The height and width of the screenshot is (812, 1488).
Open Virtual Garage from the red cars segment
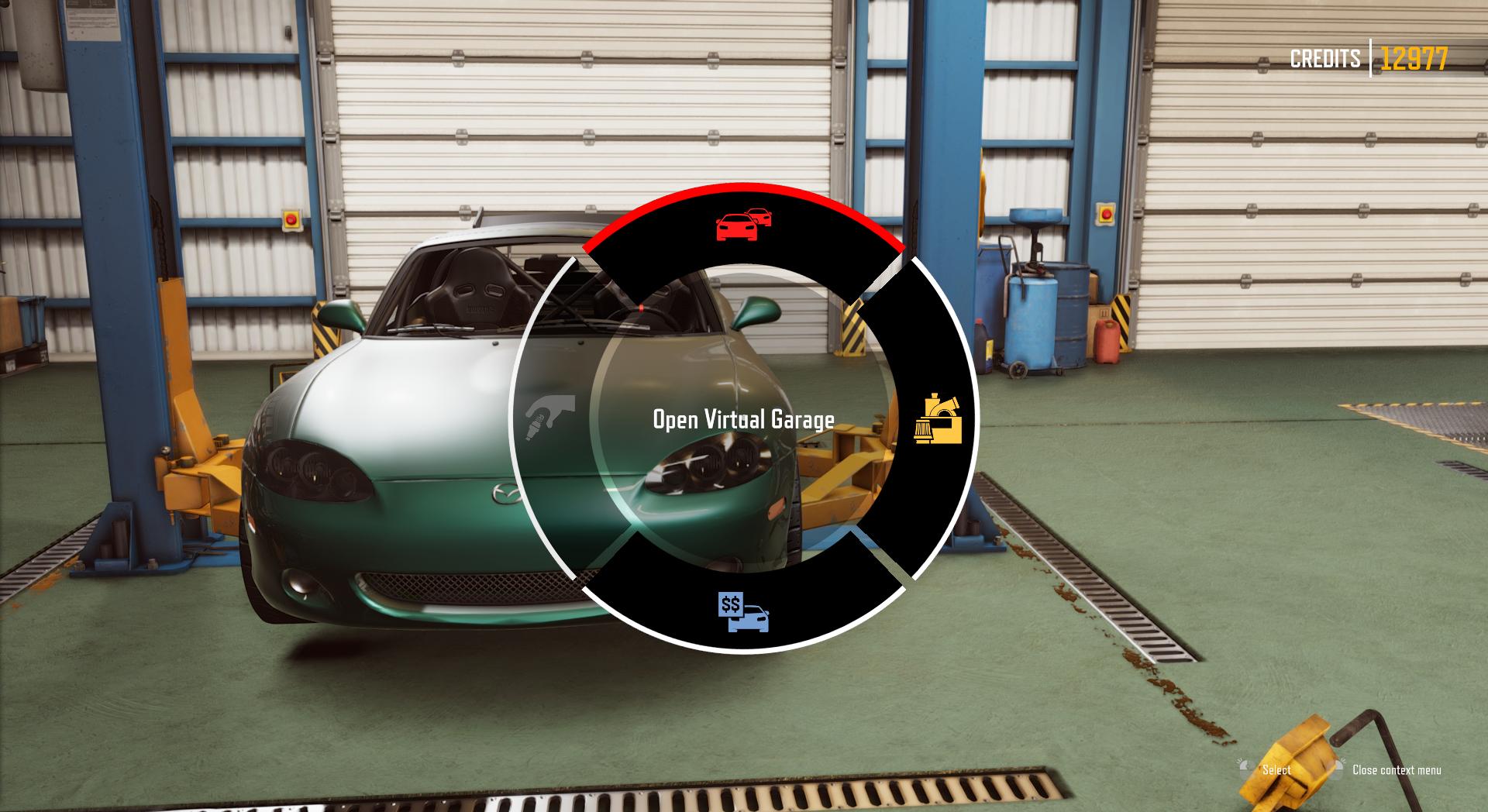click(x=743, y=225)
